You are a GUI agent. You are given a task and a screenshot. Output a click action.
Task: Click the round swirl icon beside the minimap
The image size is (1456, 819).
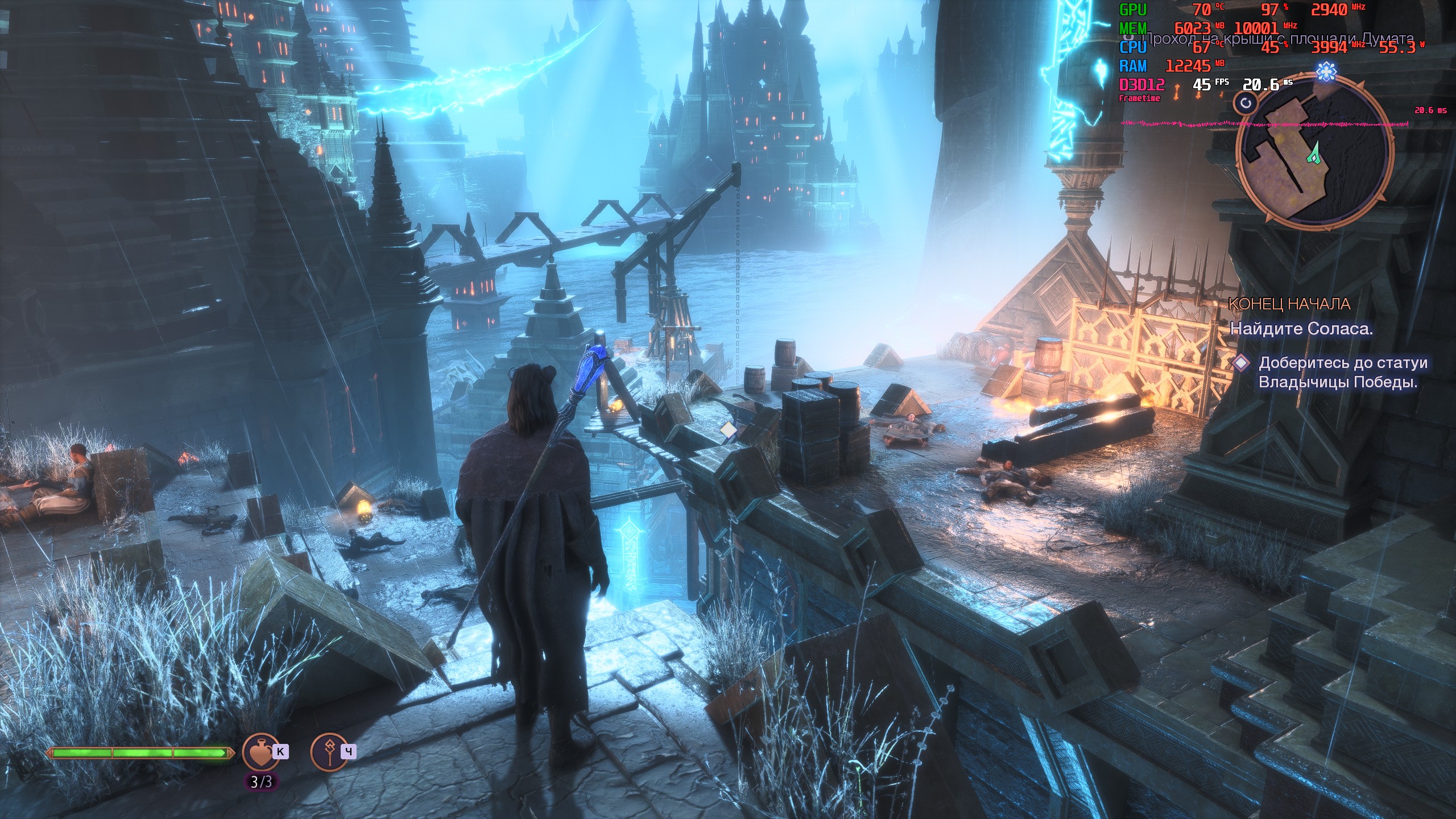(1246, 103)
